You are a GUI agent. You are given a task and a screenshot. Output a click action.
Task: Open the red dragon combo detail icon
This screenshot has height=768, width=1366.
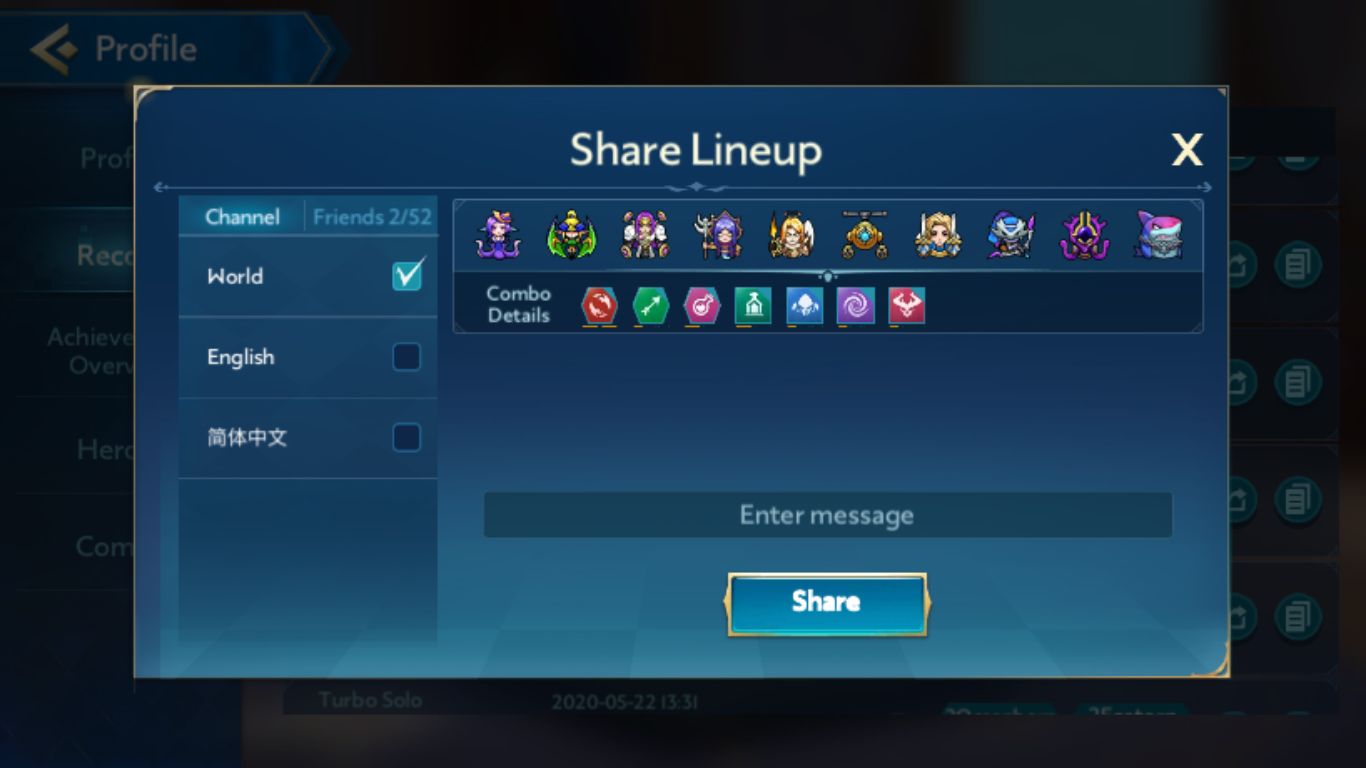598,306
